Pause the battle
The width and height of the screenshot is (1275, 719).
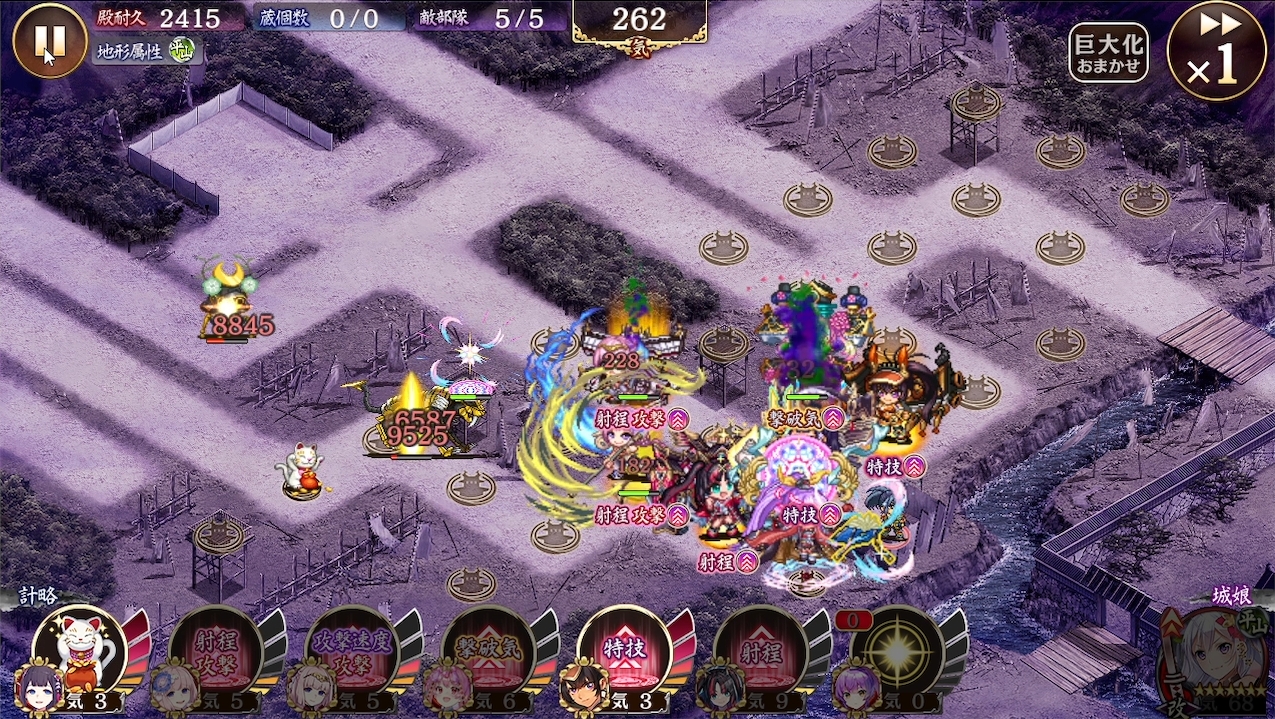point(50,40)
